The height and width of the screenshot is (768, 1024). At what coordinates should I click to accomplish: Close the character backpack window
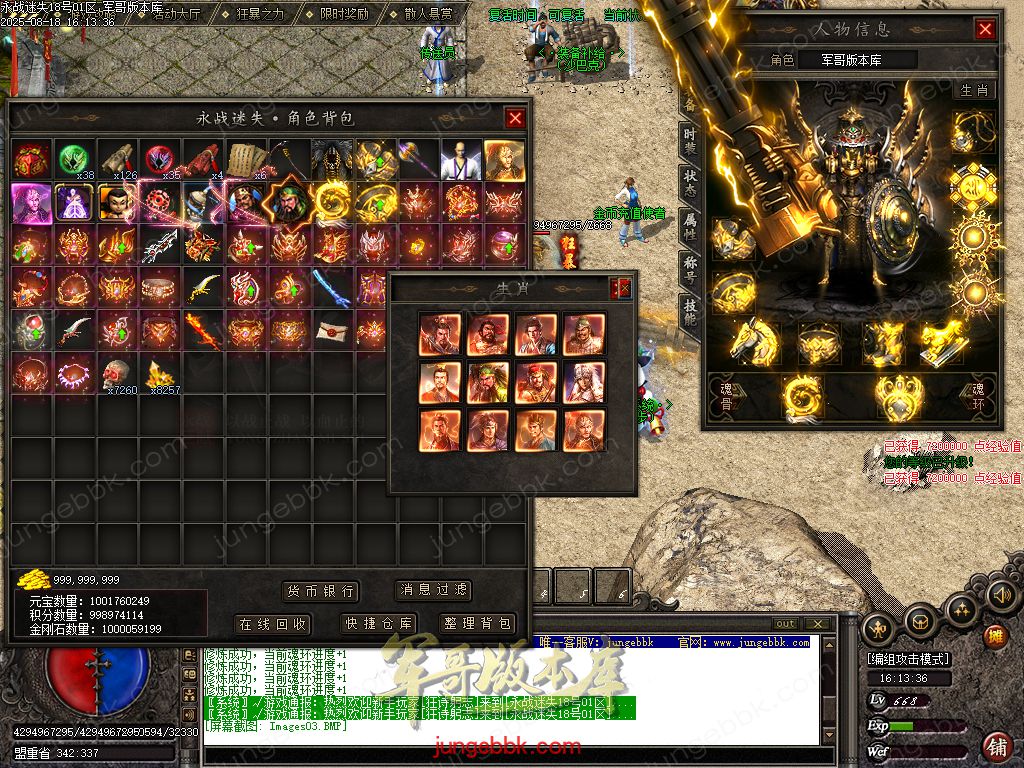[515, 119]
